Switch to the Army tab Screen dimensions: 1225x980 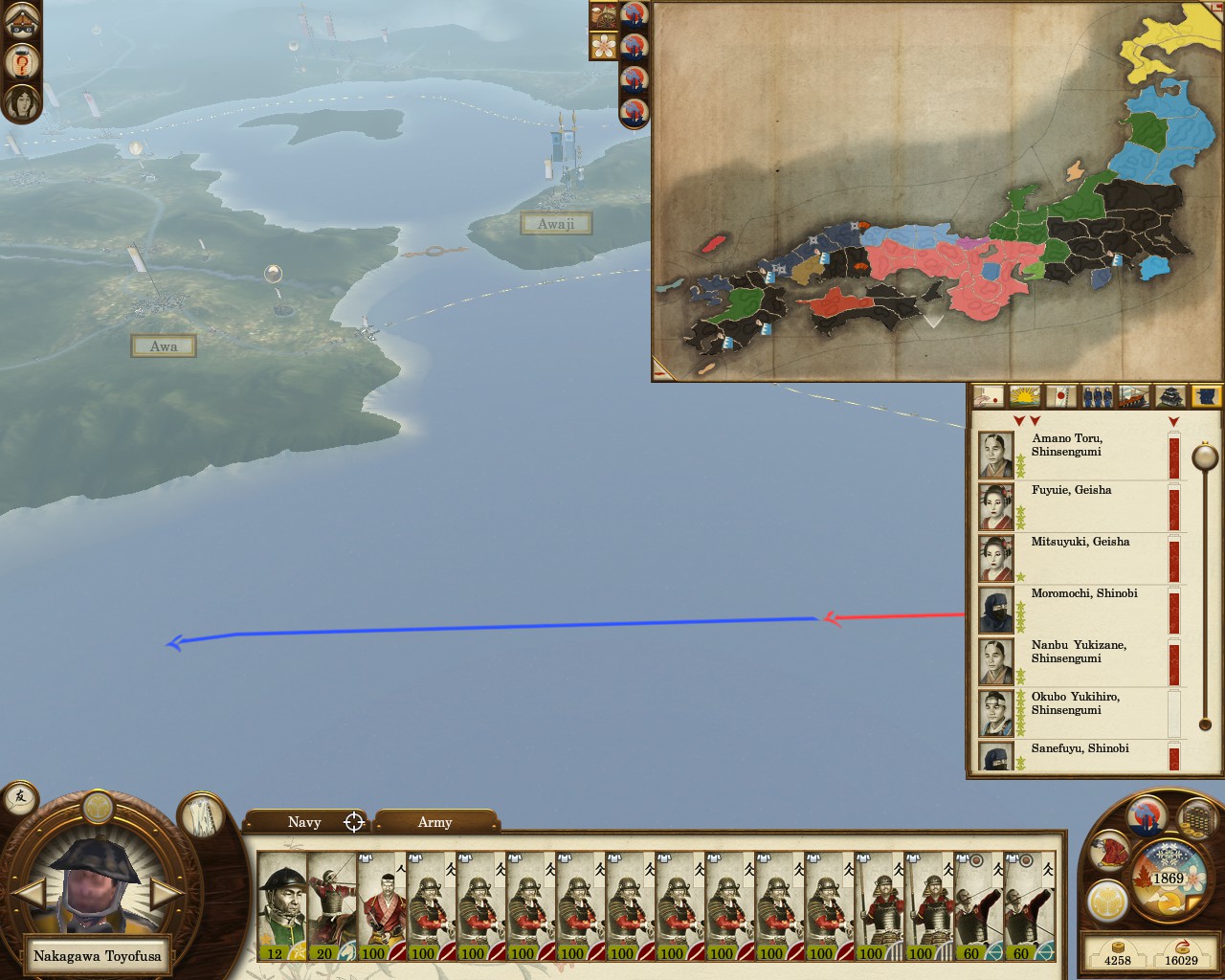point(434,822)
